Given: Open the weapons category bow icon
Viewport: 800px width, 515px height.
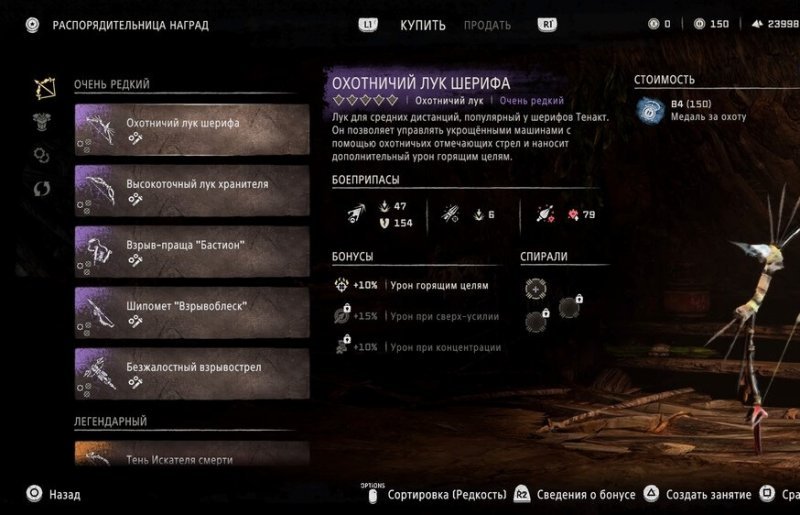Looking at the screenshot, I should tap(43, 88).
